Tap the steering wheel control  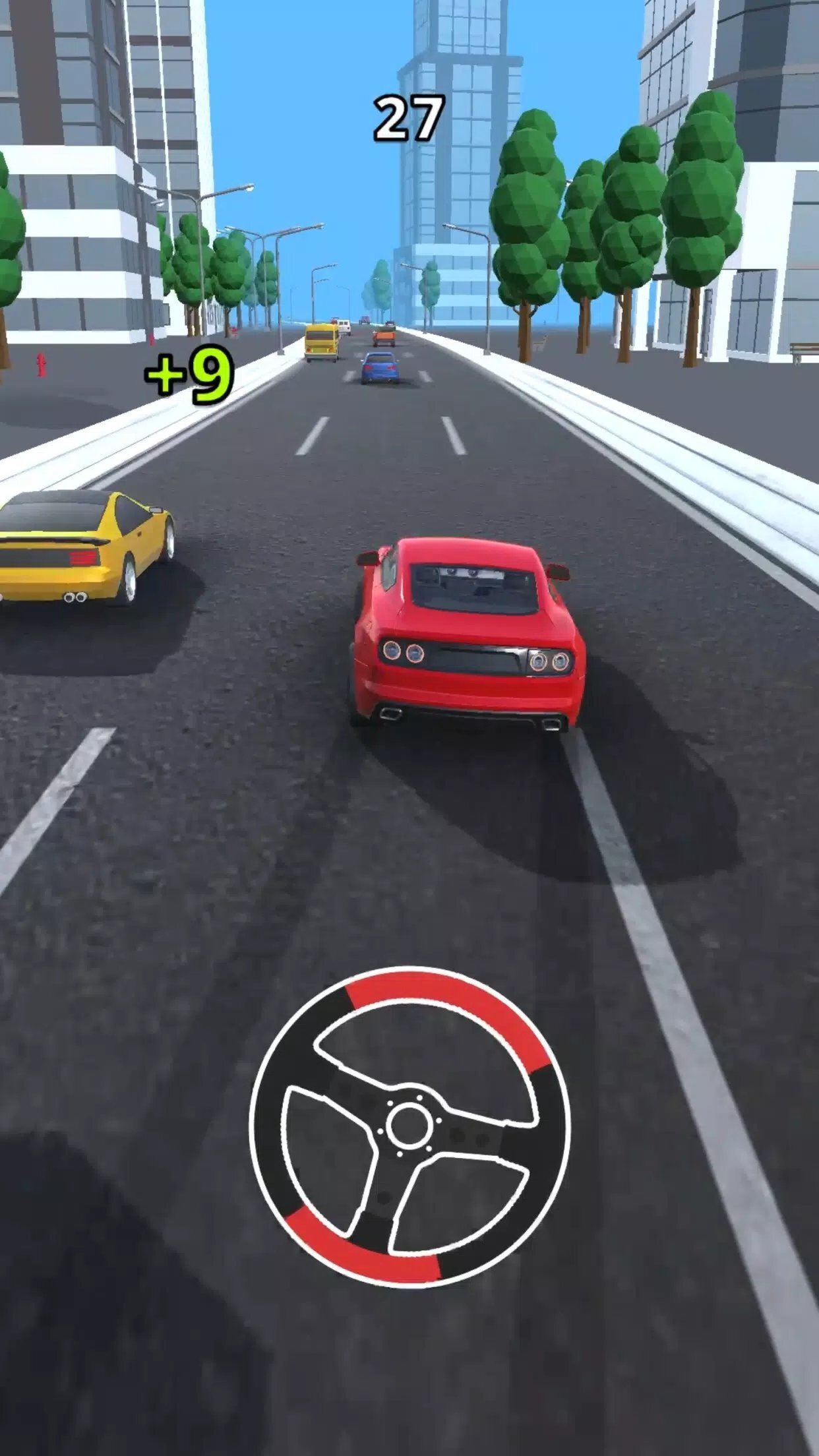click(x=409, y=1126)
